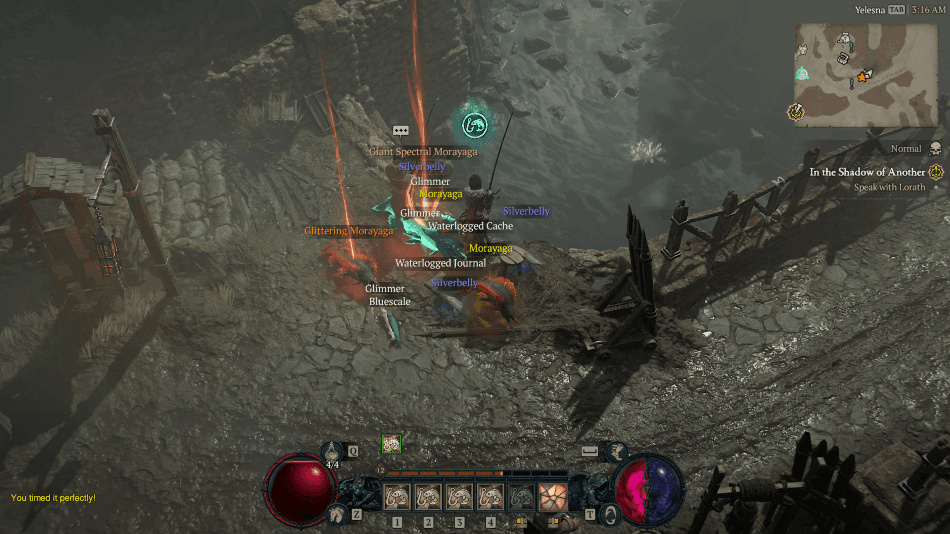Open the emote wheel hand icon

tap(616, 452)
